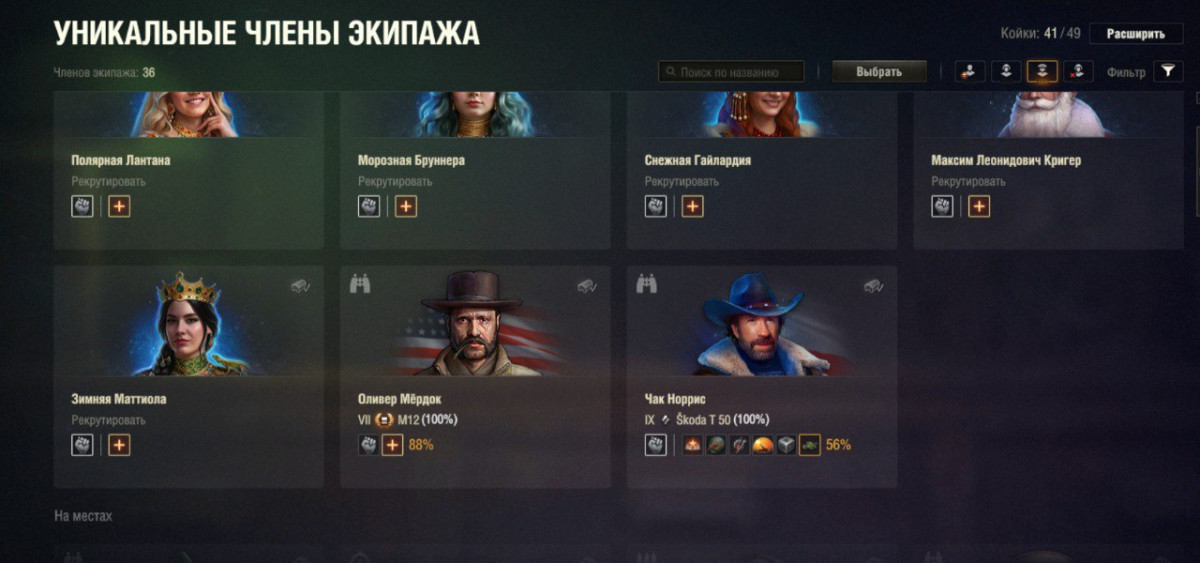The image size is (1200, 563).
Task: Recruit Снежная Гайлардия
Action: click(x=681, y=182)
